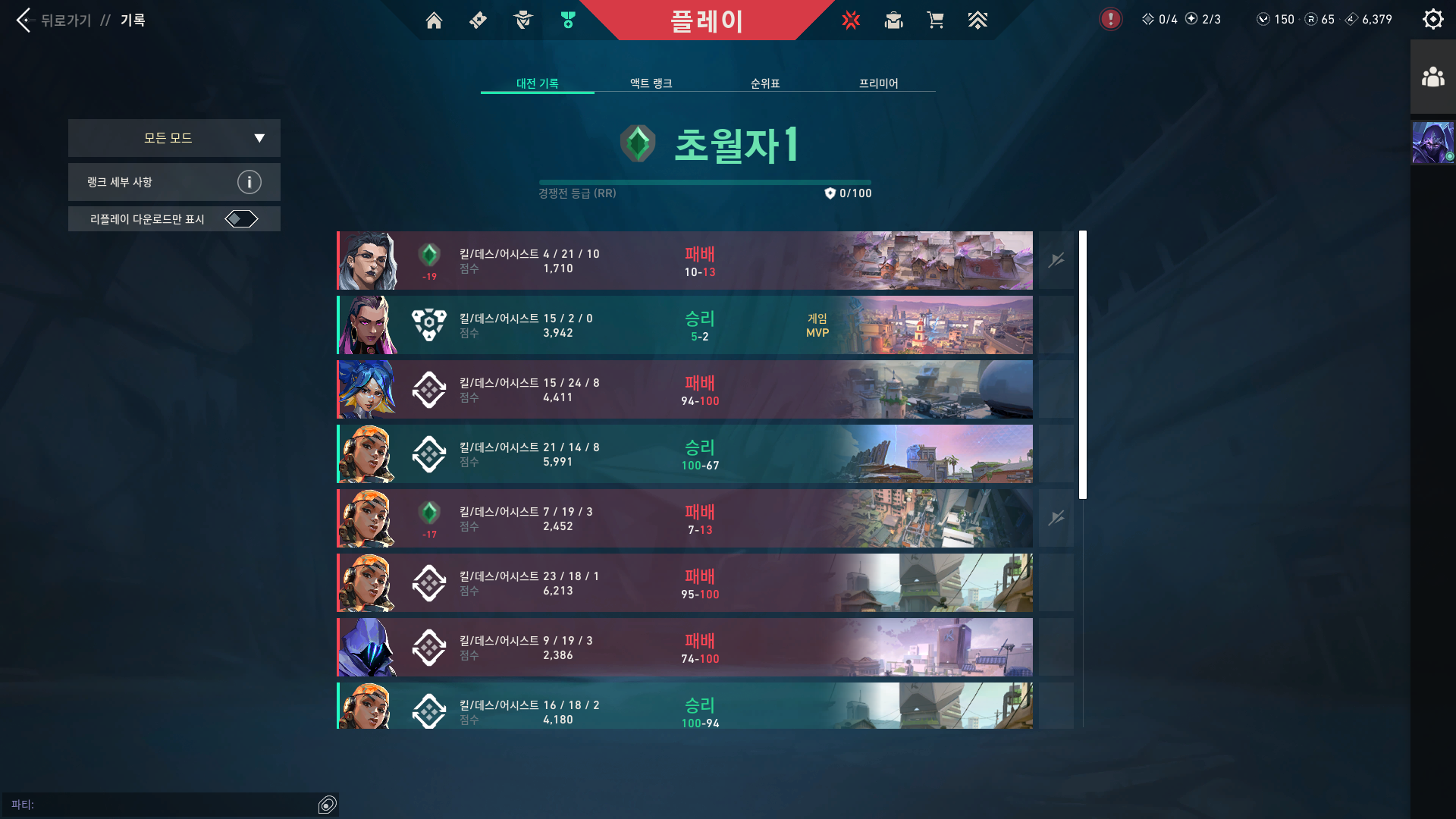Open the 순위표 leaderboard tab
This screenshot has height=819, width=1456.
764,83
